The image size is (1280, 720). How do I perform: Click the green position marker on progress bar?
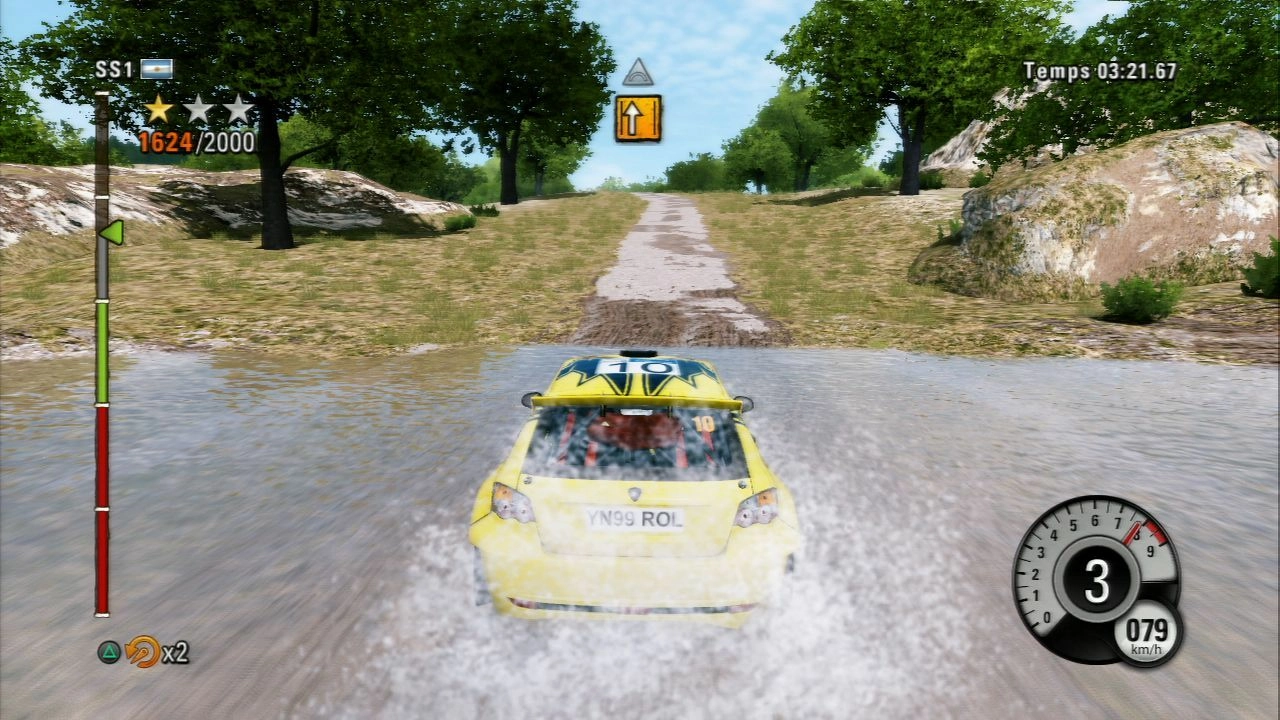110,232
